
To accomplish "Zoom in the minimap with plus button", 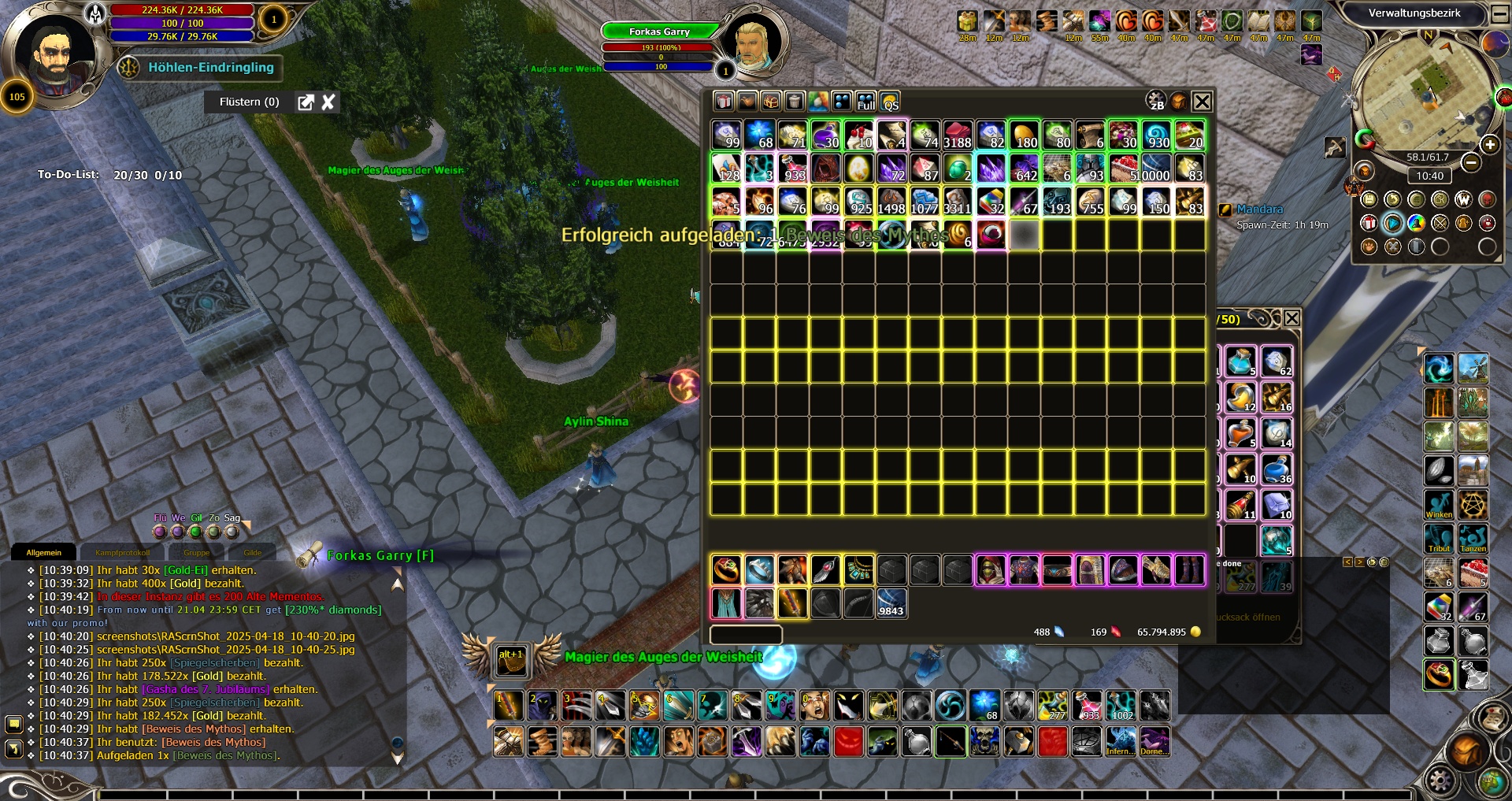I will (1489, 144).
